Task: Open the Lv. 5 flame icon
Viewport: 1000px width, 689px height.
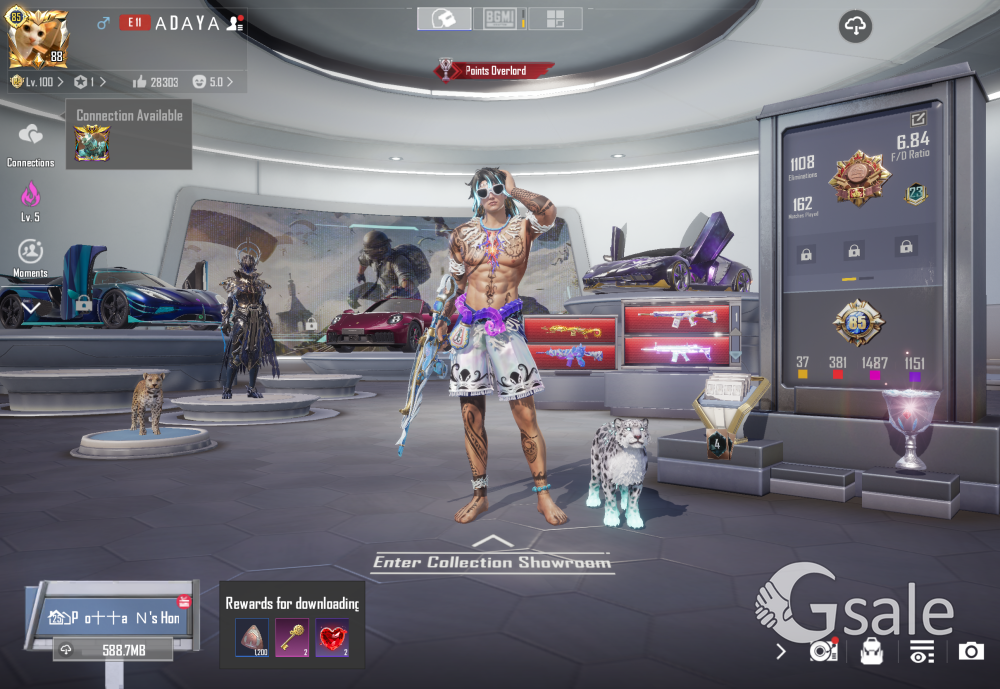Action: 31,195
